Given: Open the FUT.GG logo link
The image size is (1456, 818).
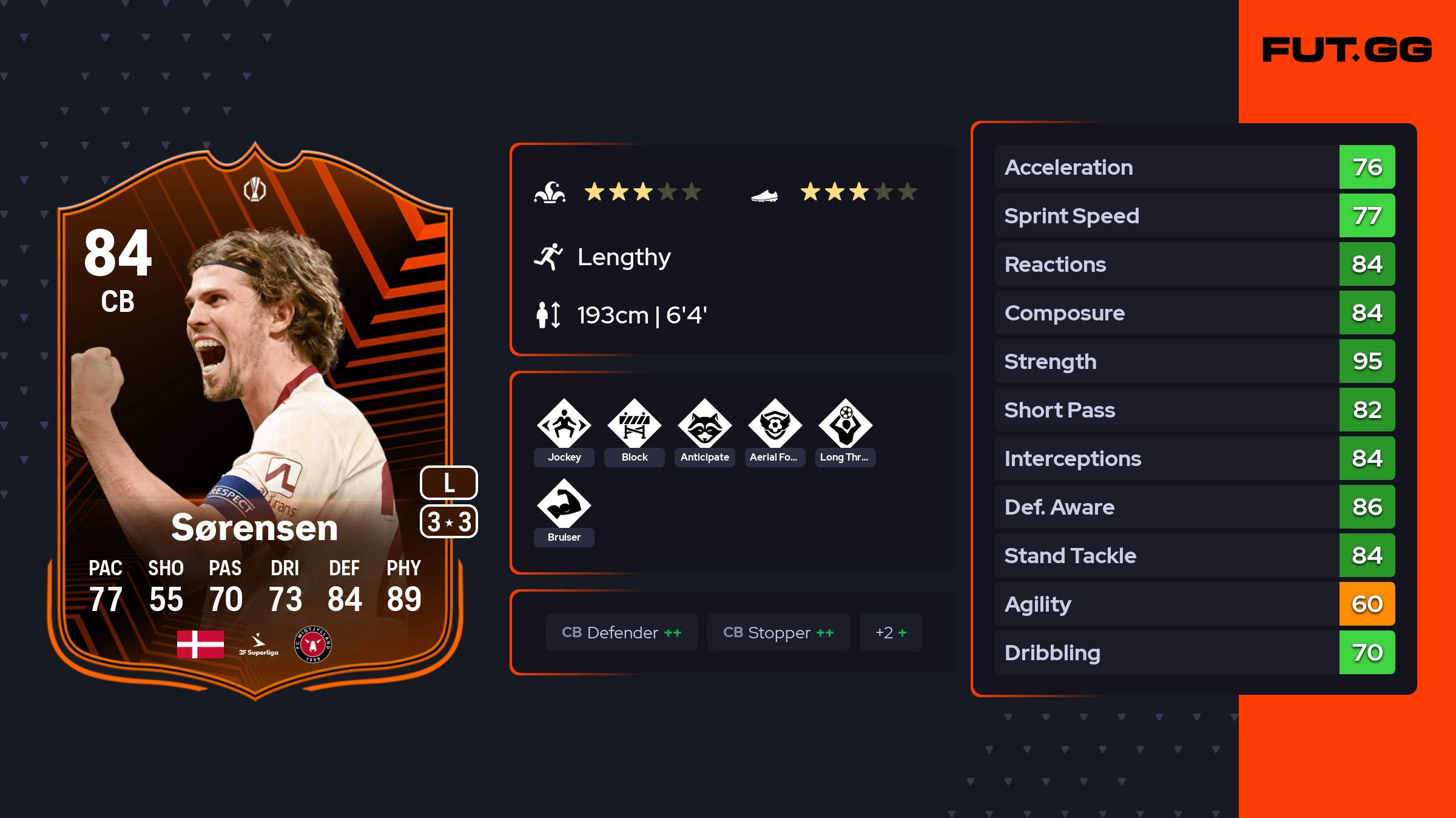Looking at the screenshot, I should pos(1347,50).
